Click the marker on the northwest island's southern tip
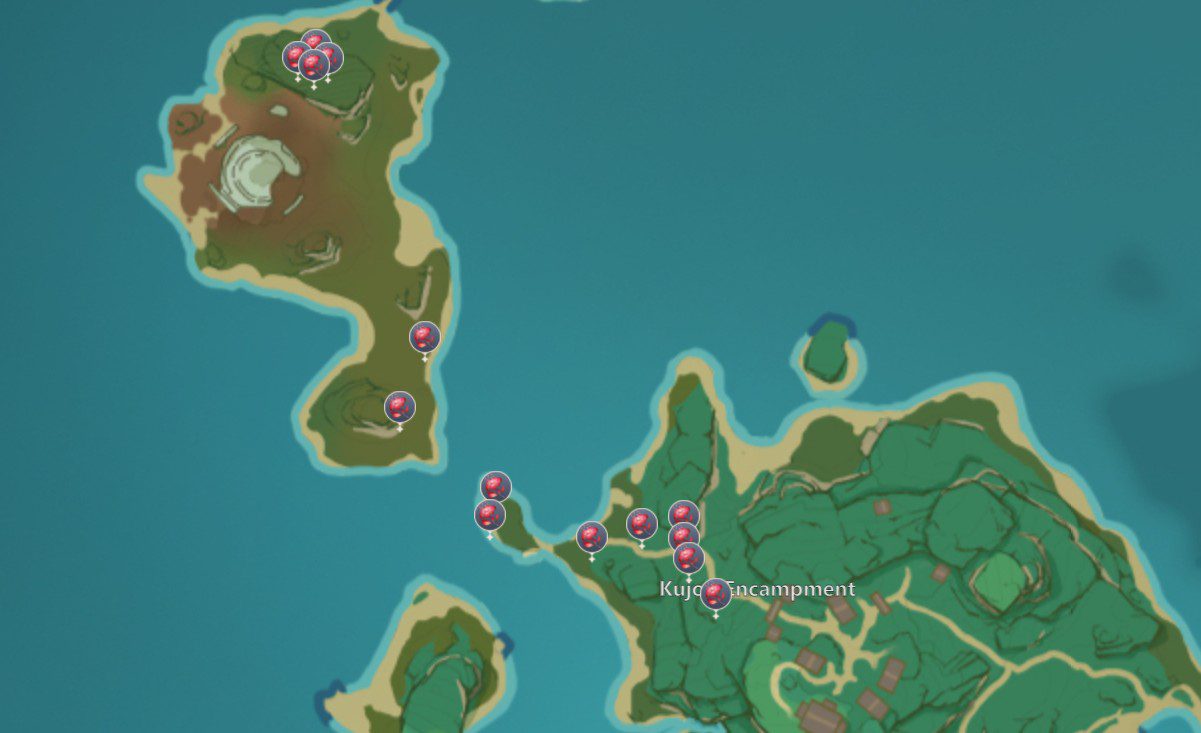The height and width of the screenshot is (733, 1201). (399, 407)
